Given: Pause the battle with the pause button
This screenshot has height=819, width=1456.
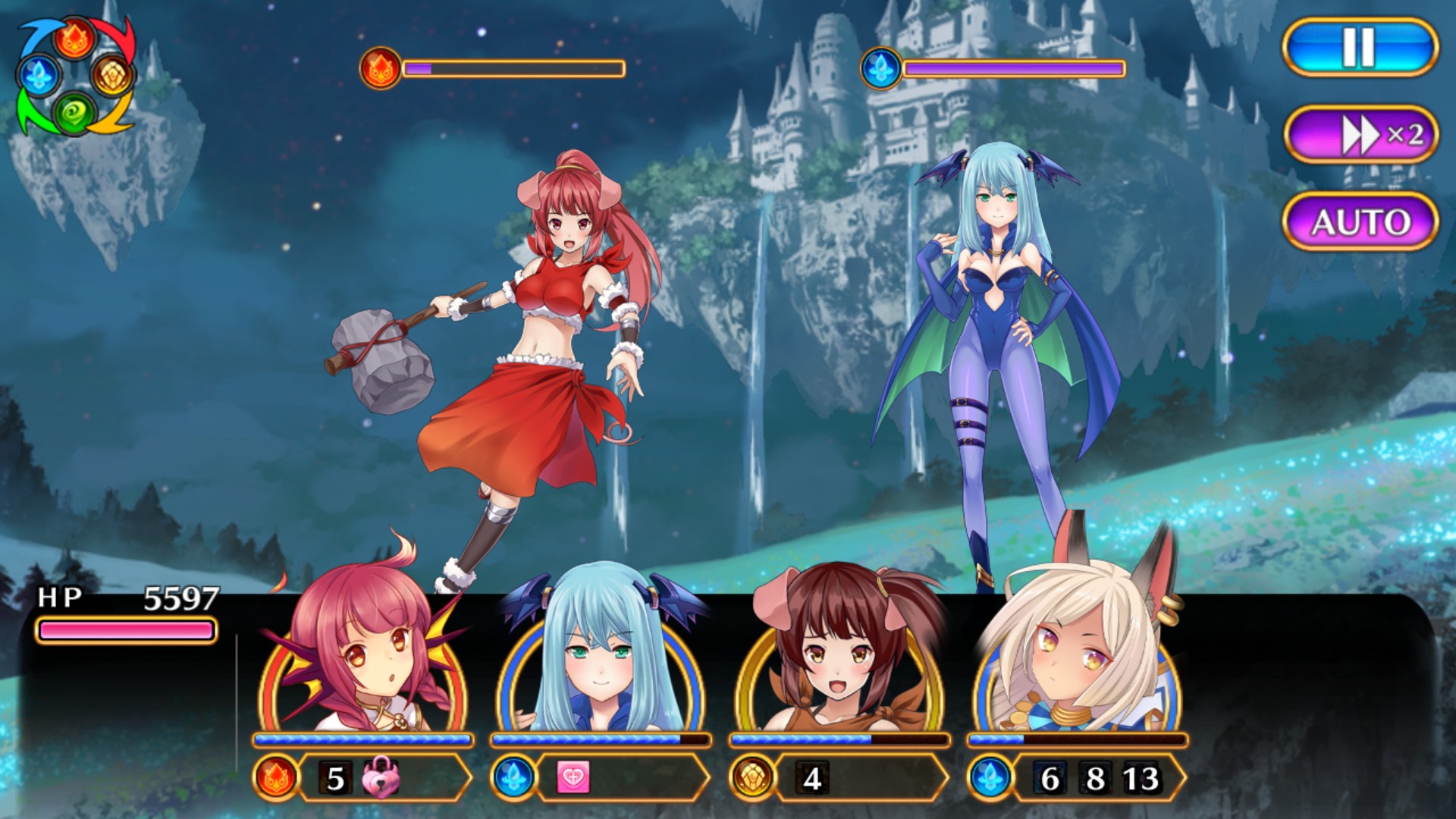Looking at the screenshot, I should point(1360,47).
